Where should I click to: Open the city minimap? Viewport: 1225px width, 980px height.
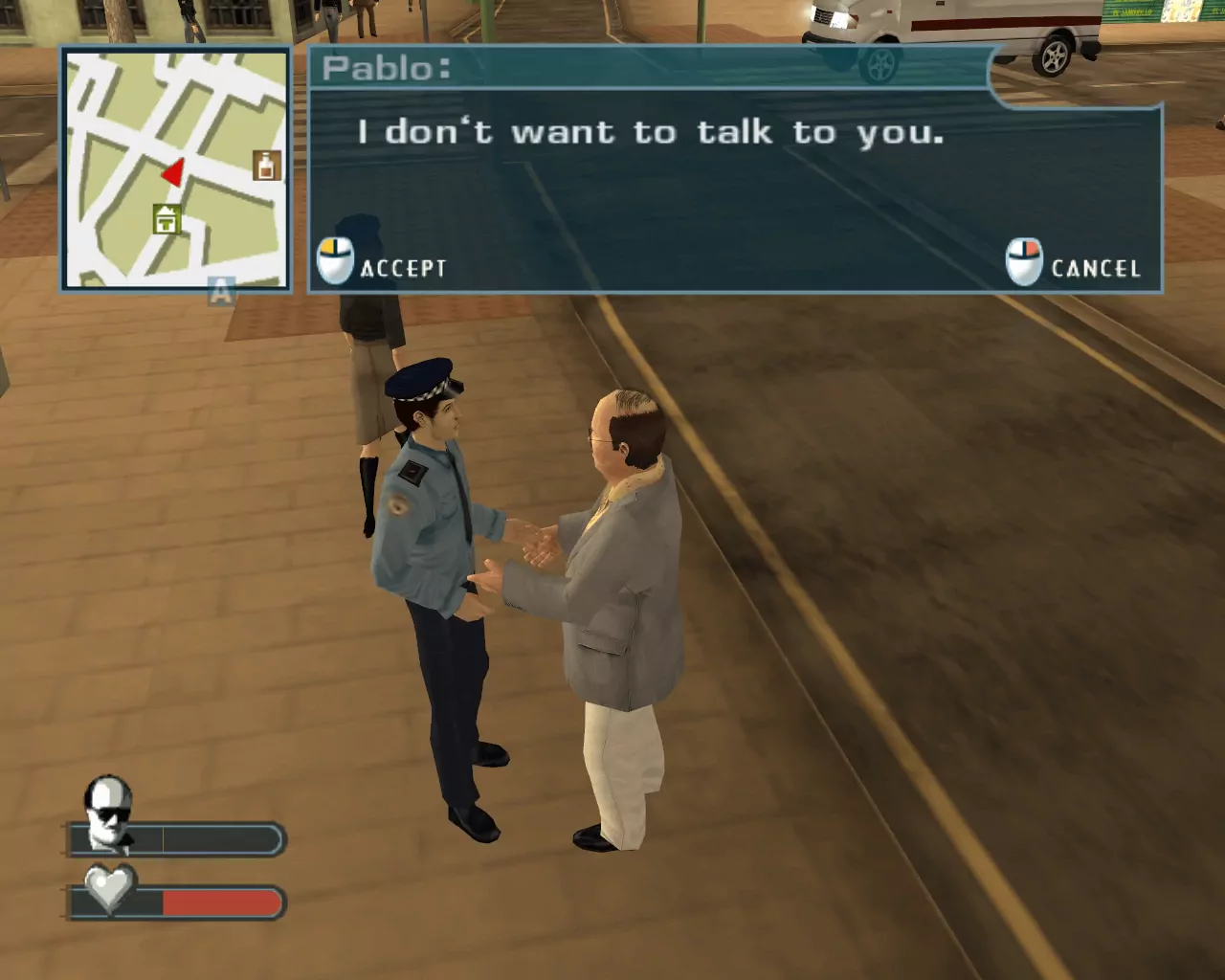(176, 168)
